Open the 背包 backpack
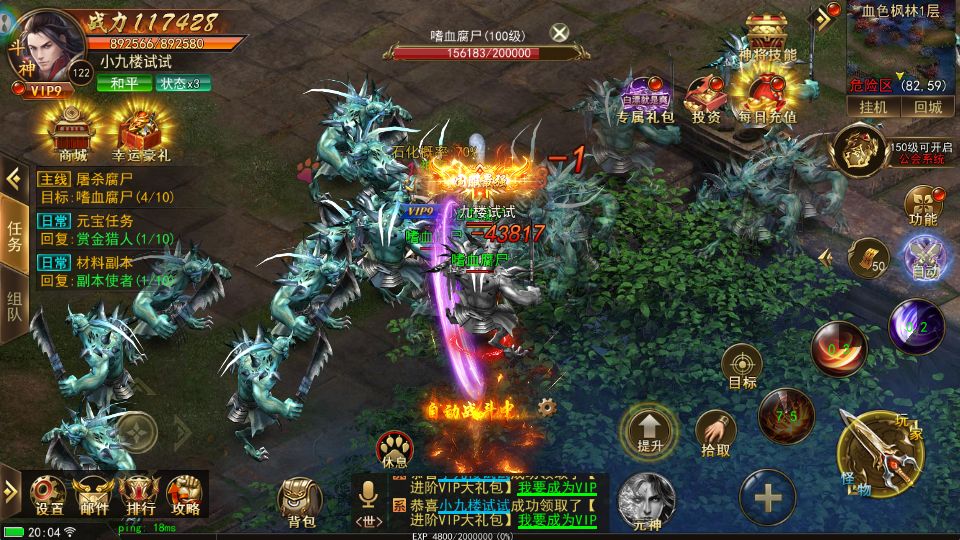Screen dimensions: 960x540 [x=301, y=500]
